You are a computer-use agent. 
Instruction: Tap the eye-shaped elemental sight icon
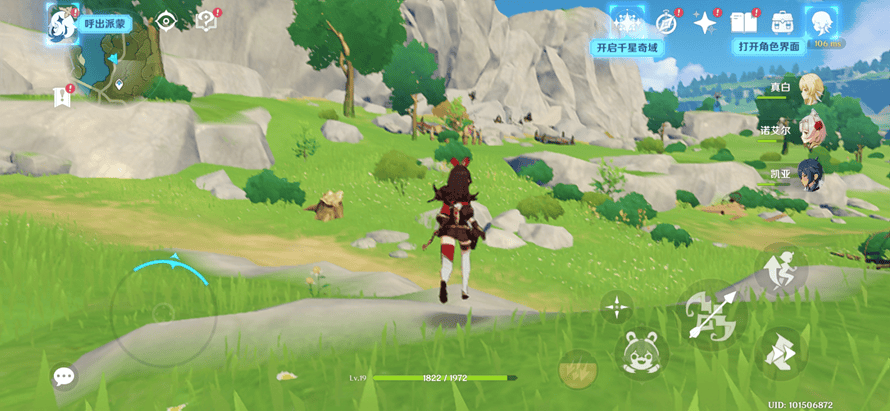click(166, 21)
